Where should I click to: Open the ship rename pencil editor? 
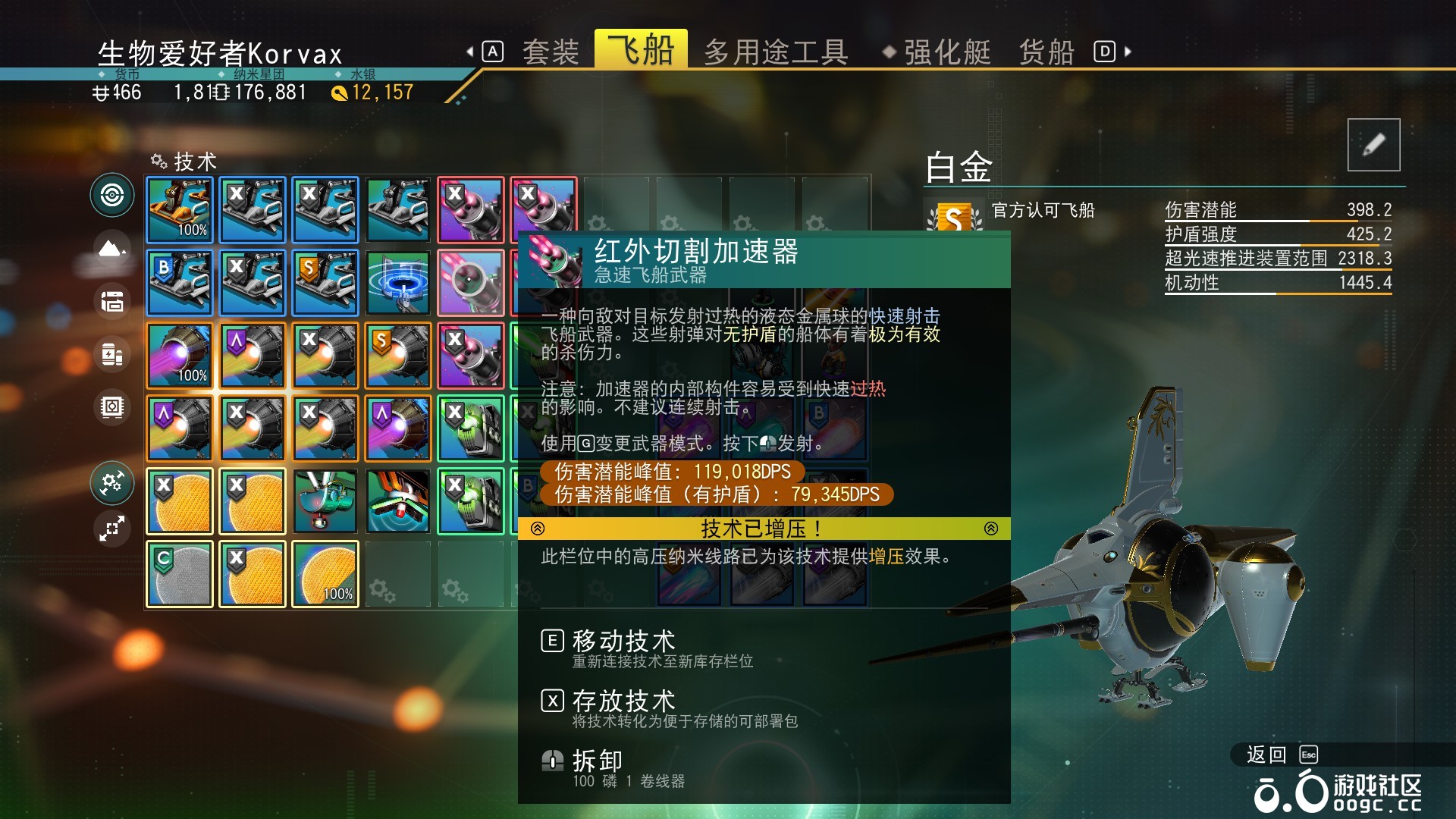(x=1373, y=144)
